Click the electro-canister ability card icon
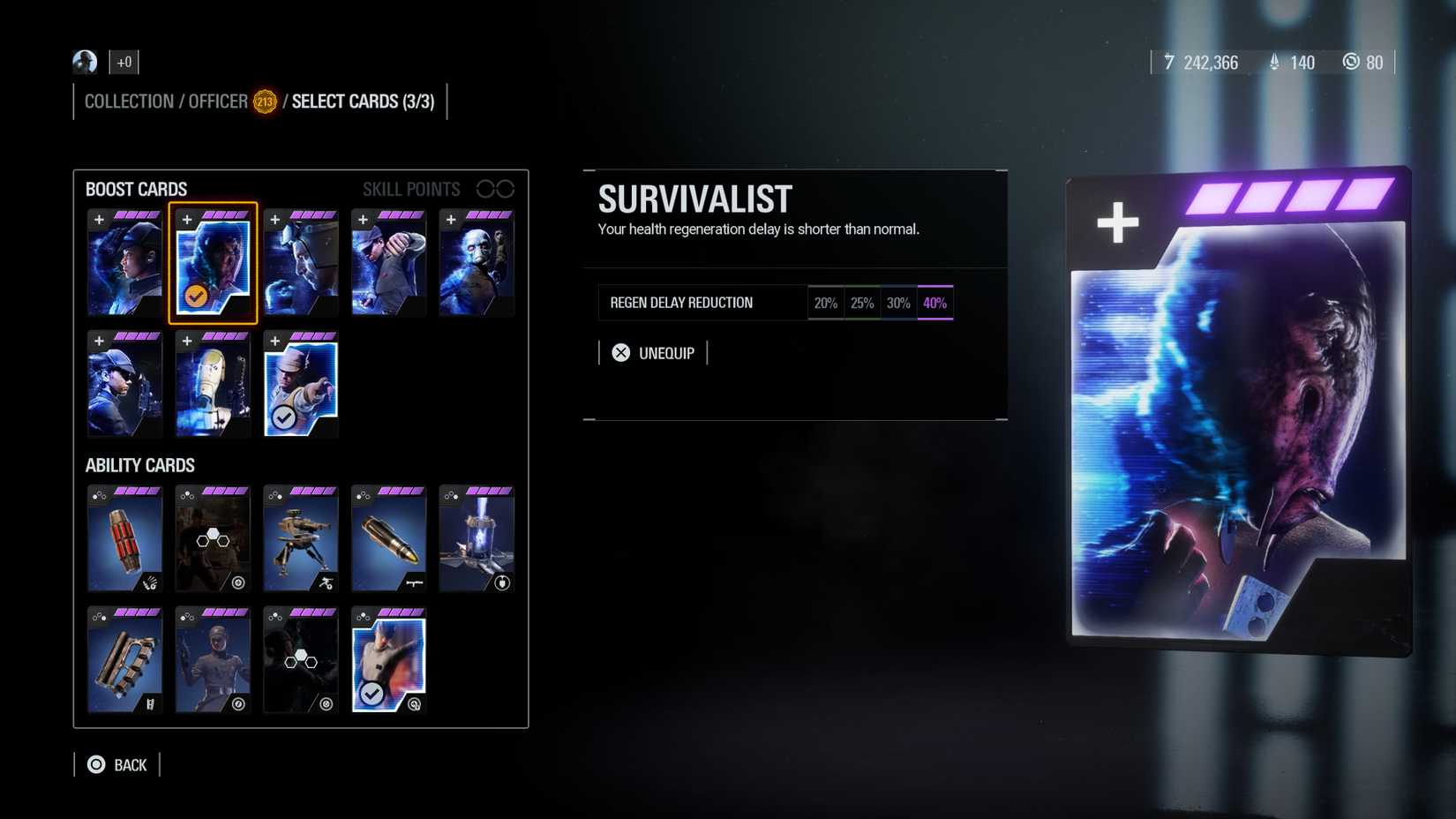1456x819 pixels. coord(477,539)
